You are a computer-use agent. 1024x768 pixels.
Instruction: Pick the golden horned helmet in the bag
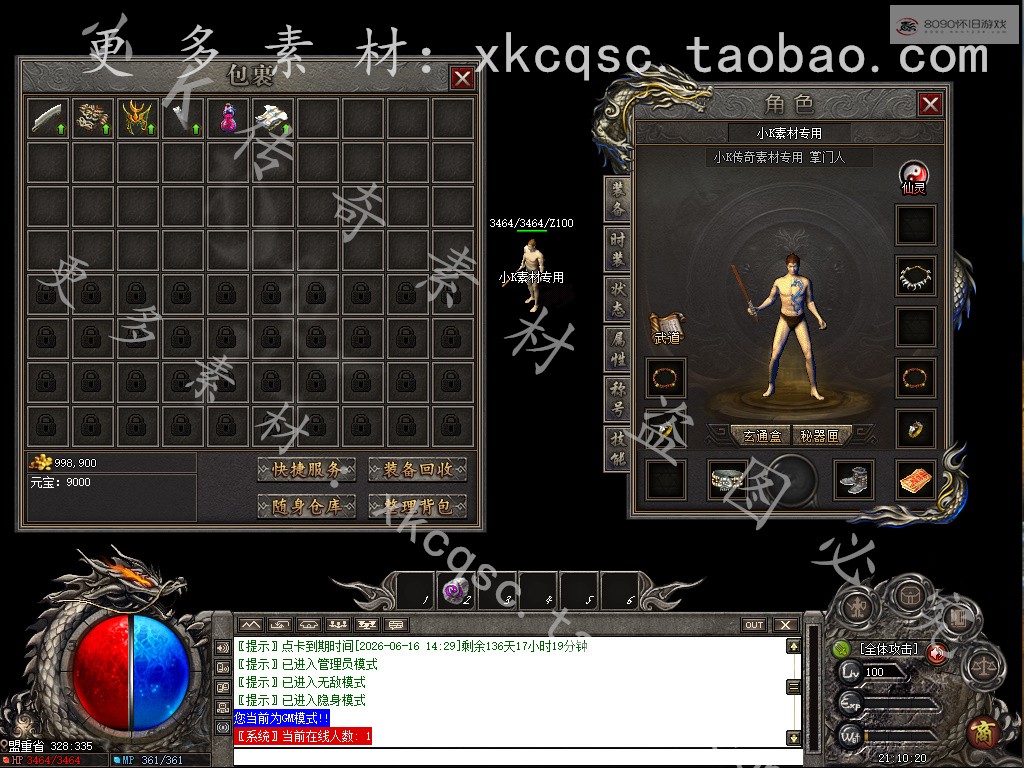(x=138, y=119)
